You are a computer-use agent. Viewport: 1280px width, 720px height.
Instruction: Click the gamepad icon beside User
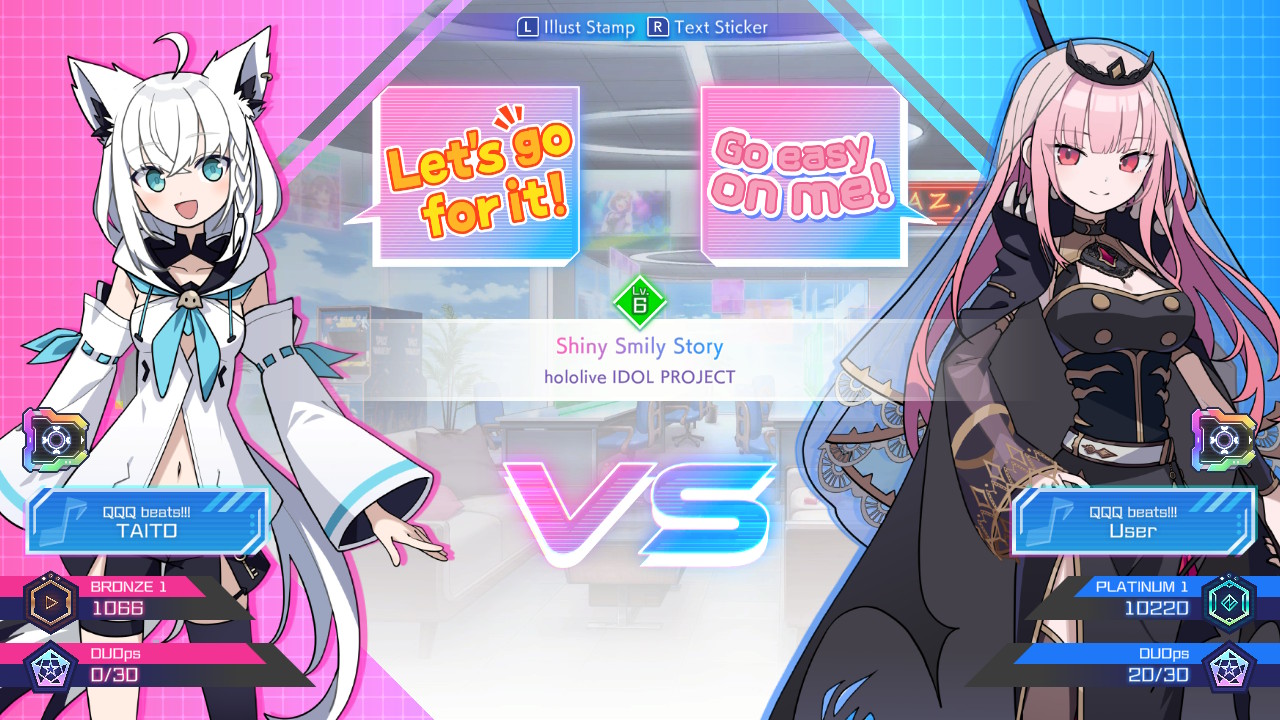[x=1225, y=437]
